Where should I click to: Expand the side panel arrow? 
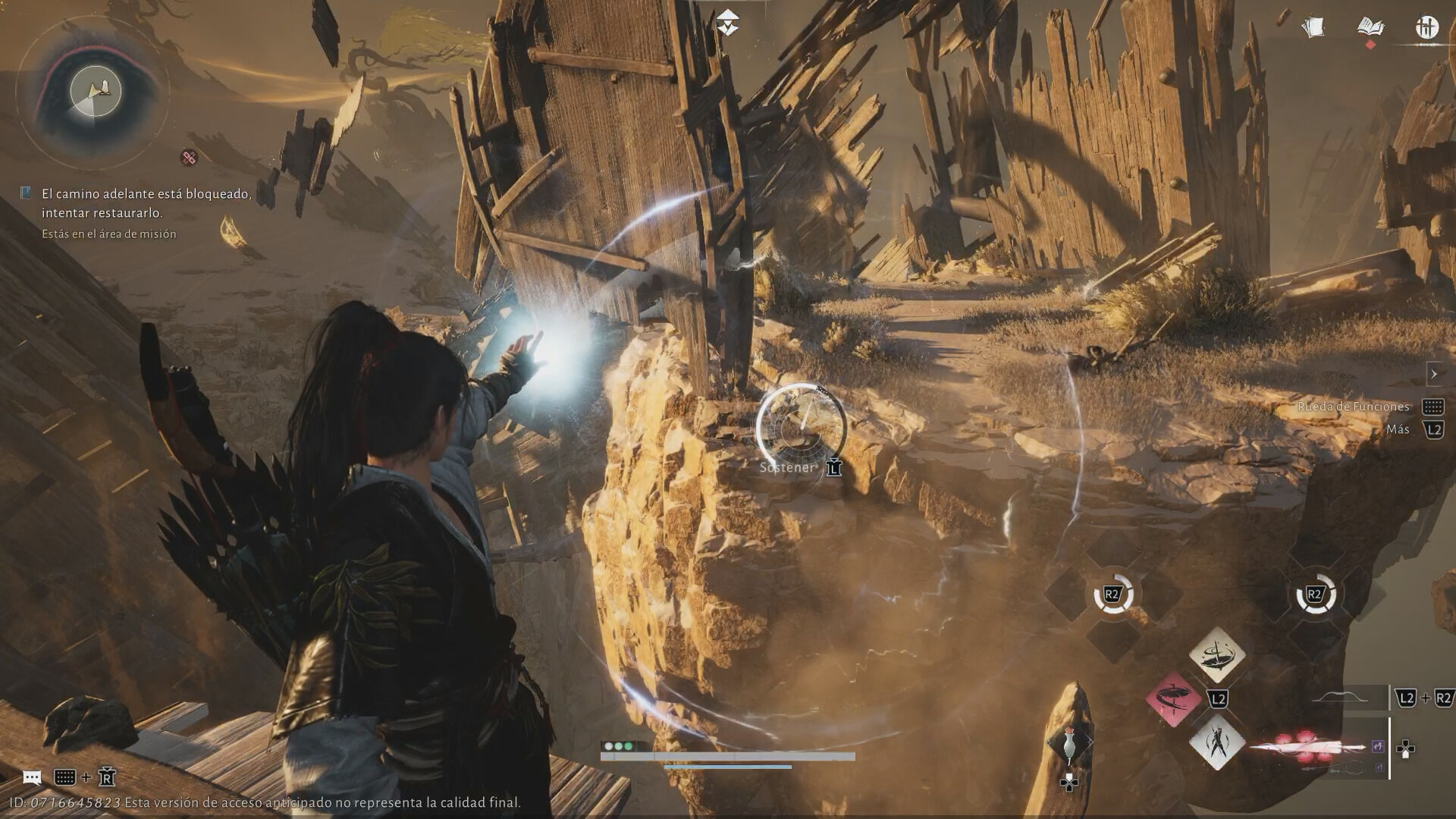click(1433, 374)
